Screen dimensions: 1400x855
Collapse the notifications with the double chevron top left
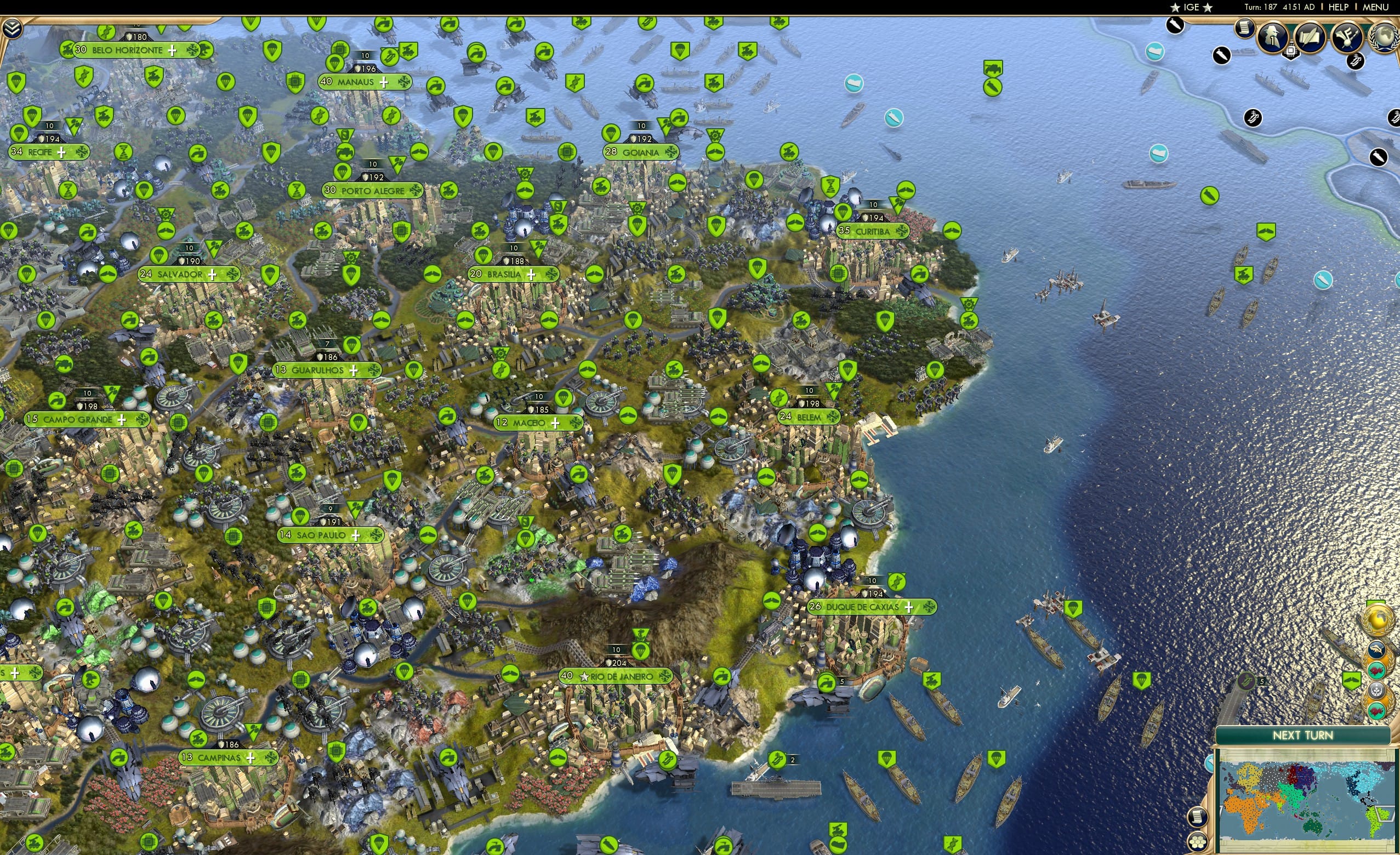(12, 28)
